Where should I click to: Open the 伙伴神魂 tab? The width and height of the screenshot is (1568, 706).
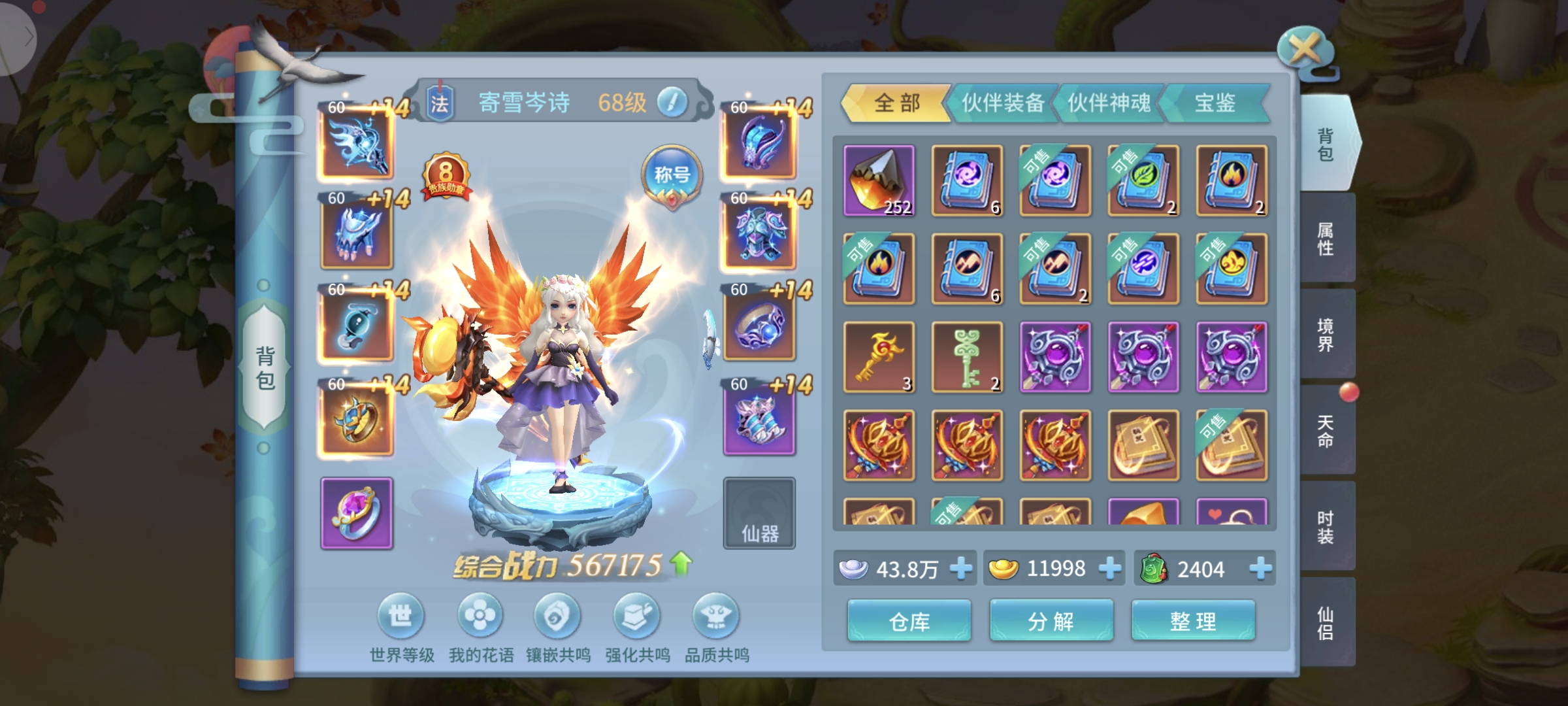[1109, 103]
